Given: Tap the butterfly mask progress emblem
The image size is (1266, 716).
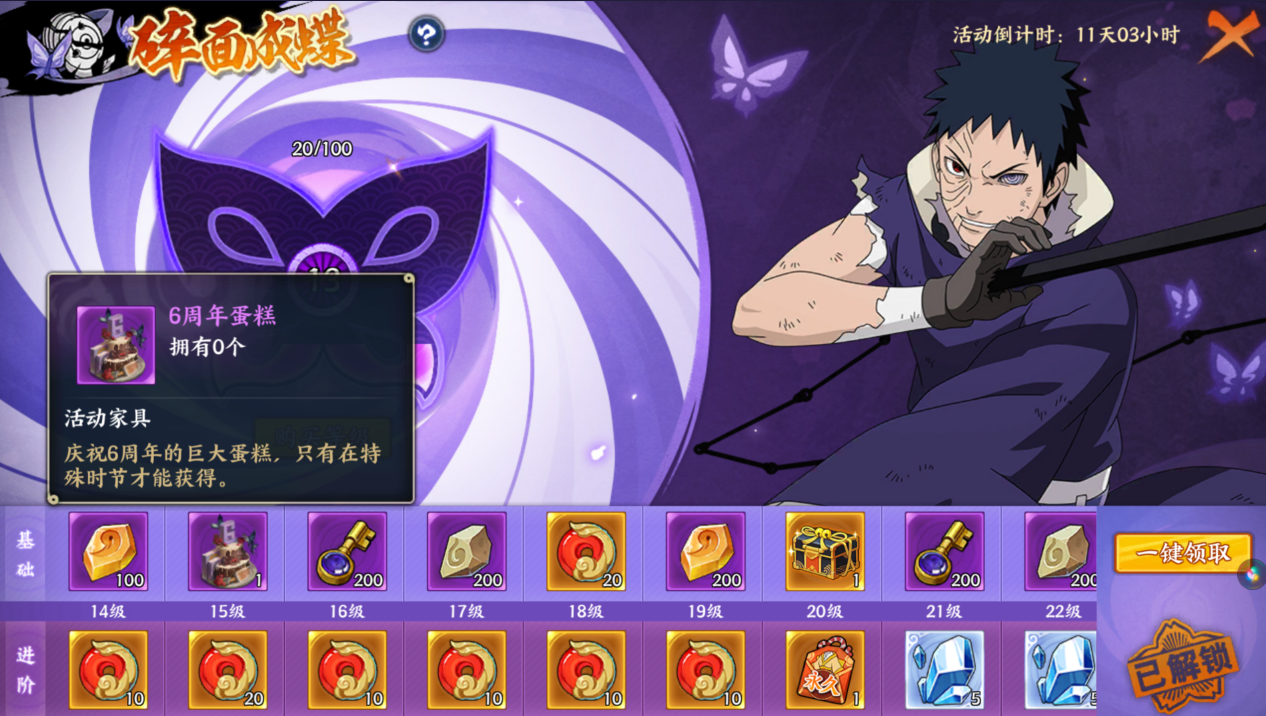Looking at the screenshot, I should [x=324, y=215].
